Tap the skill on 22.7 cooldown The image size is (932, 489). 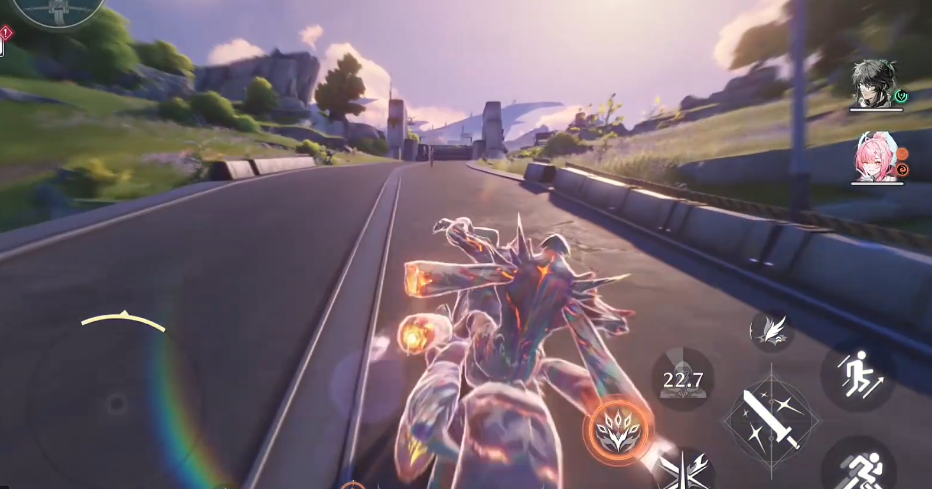click(x=683, y=379)
